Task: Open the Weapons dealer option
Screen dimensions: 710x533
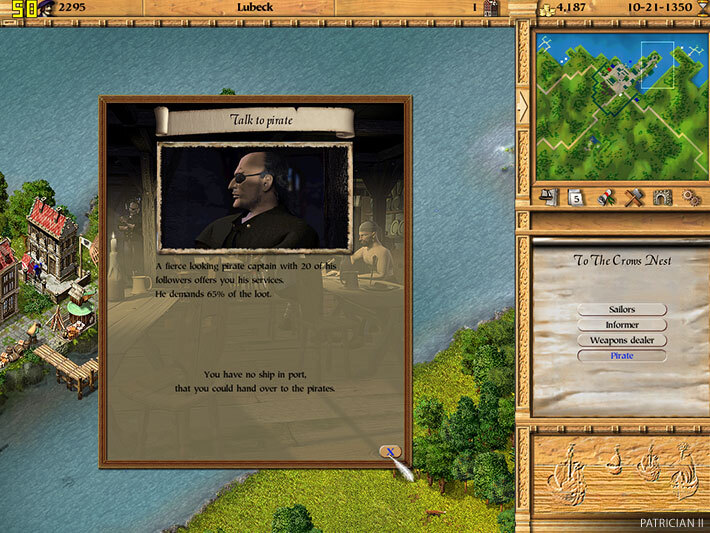Action: (x=621, y=340)
